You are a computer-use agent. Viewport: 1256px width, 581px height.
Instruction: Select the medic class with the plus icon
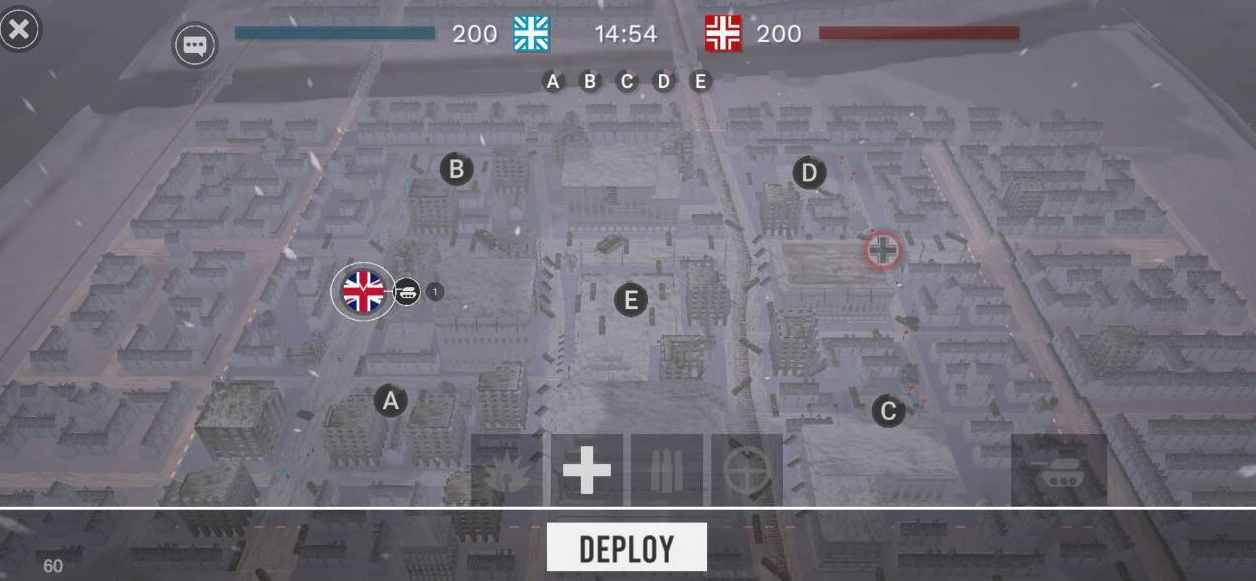tap(587, 470)
